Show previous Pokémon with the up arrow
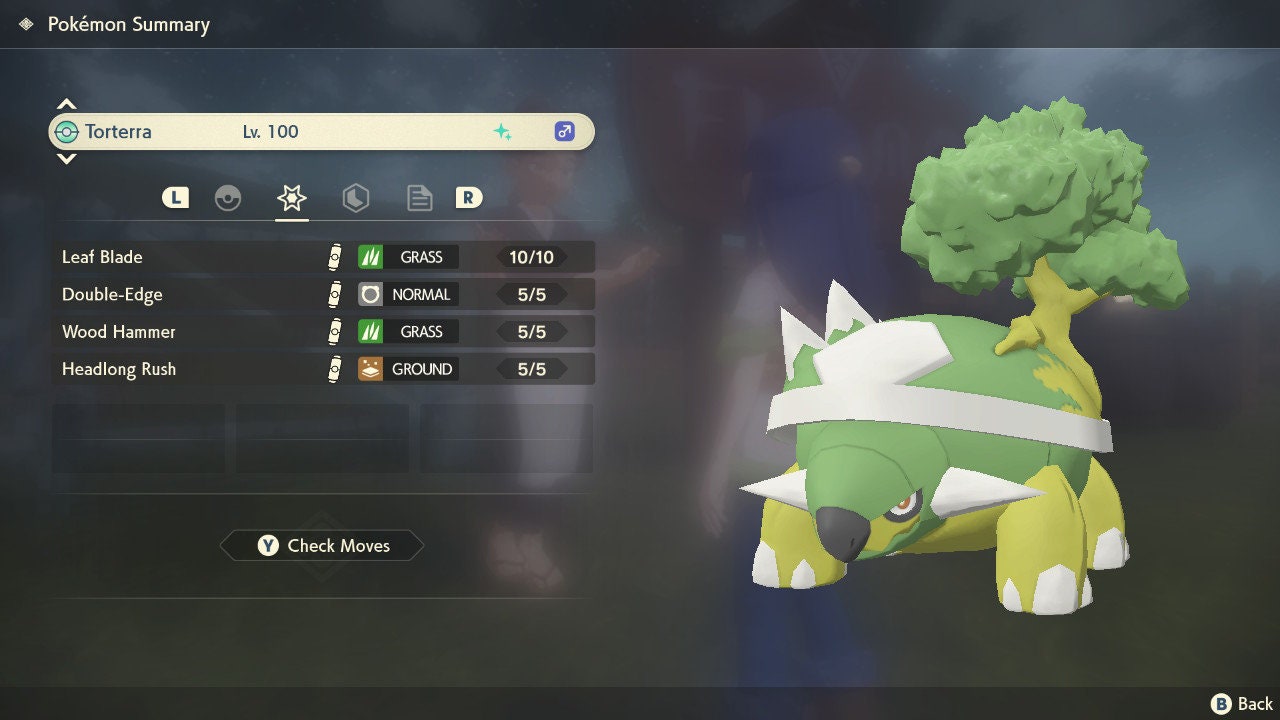 click(66, 104)
